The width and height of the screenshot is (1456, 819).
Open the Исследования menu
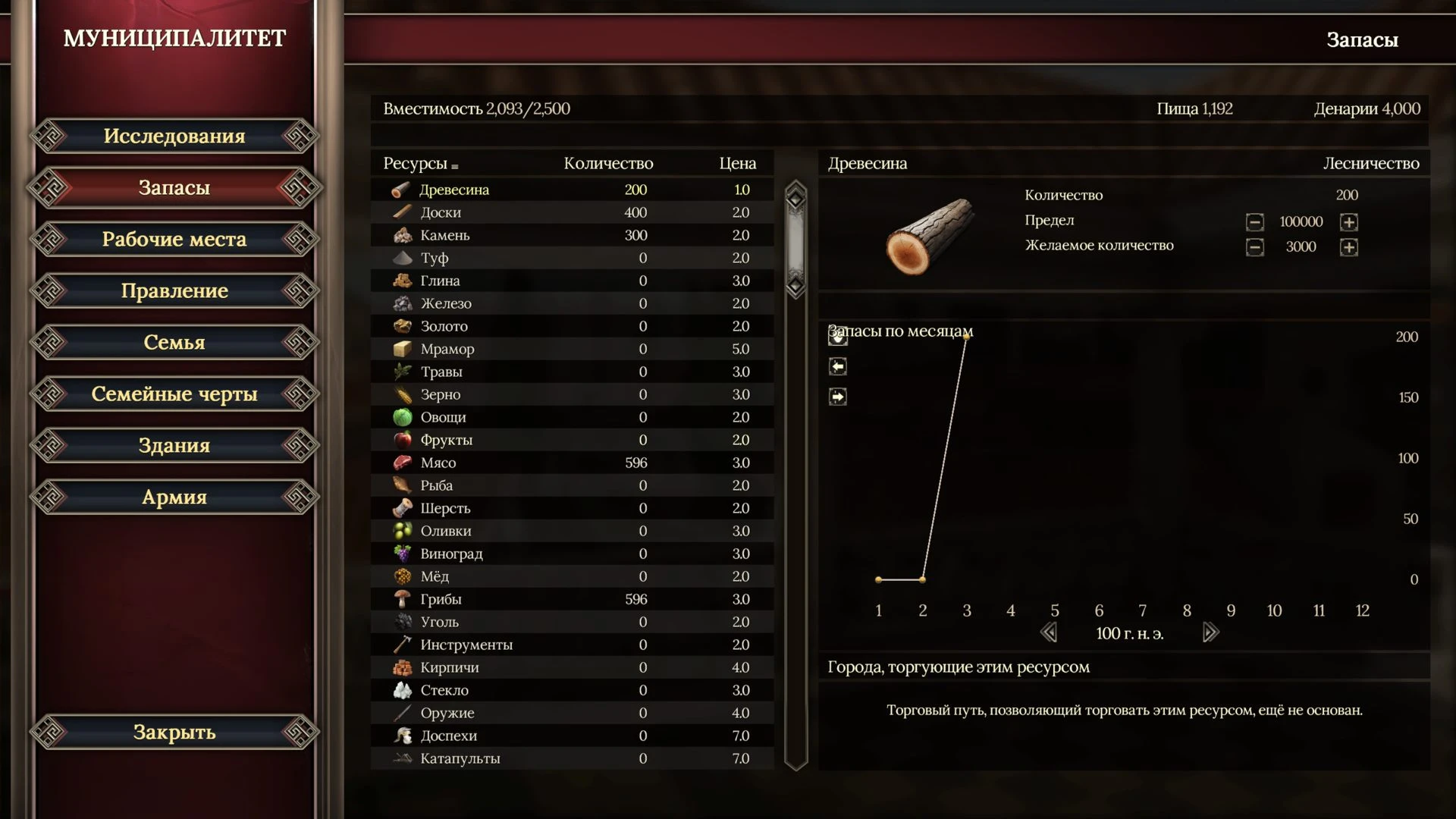(174, 136)
